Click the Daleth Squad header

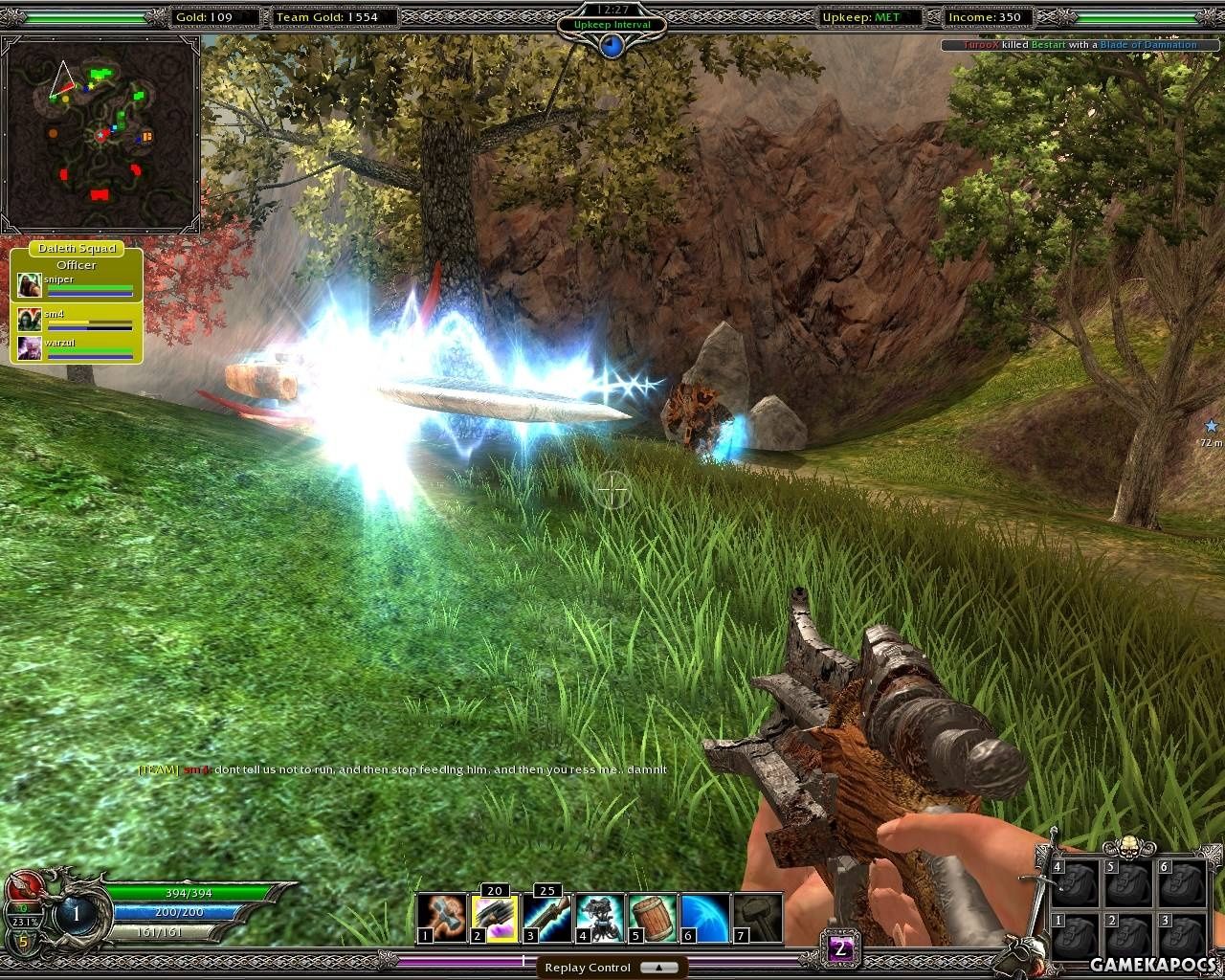[77, 248]
